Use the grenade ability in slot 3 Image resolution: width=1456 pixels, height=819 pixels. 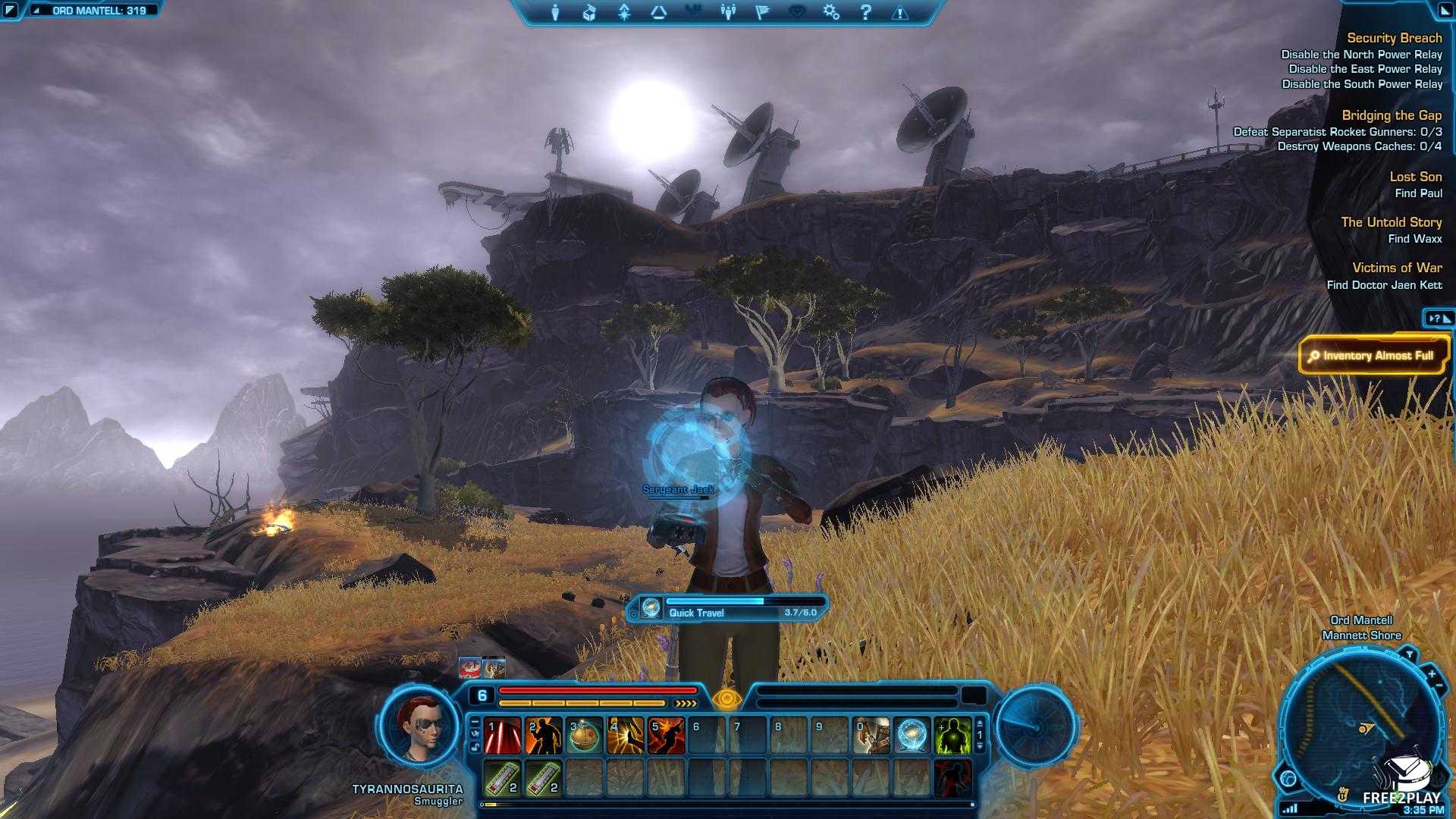pos(585,736)
